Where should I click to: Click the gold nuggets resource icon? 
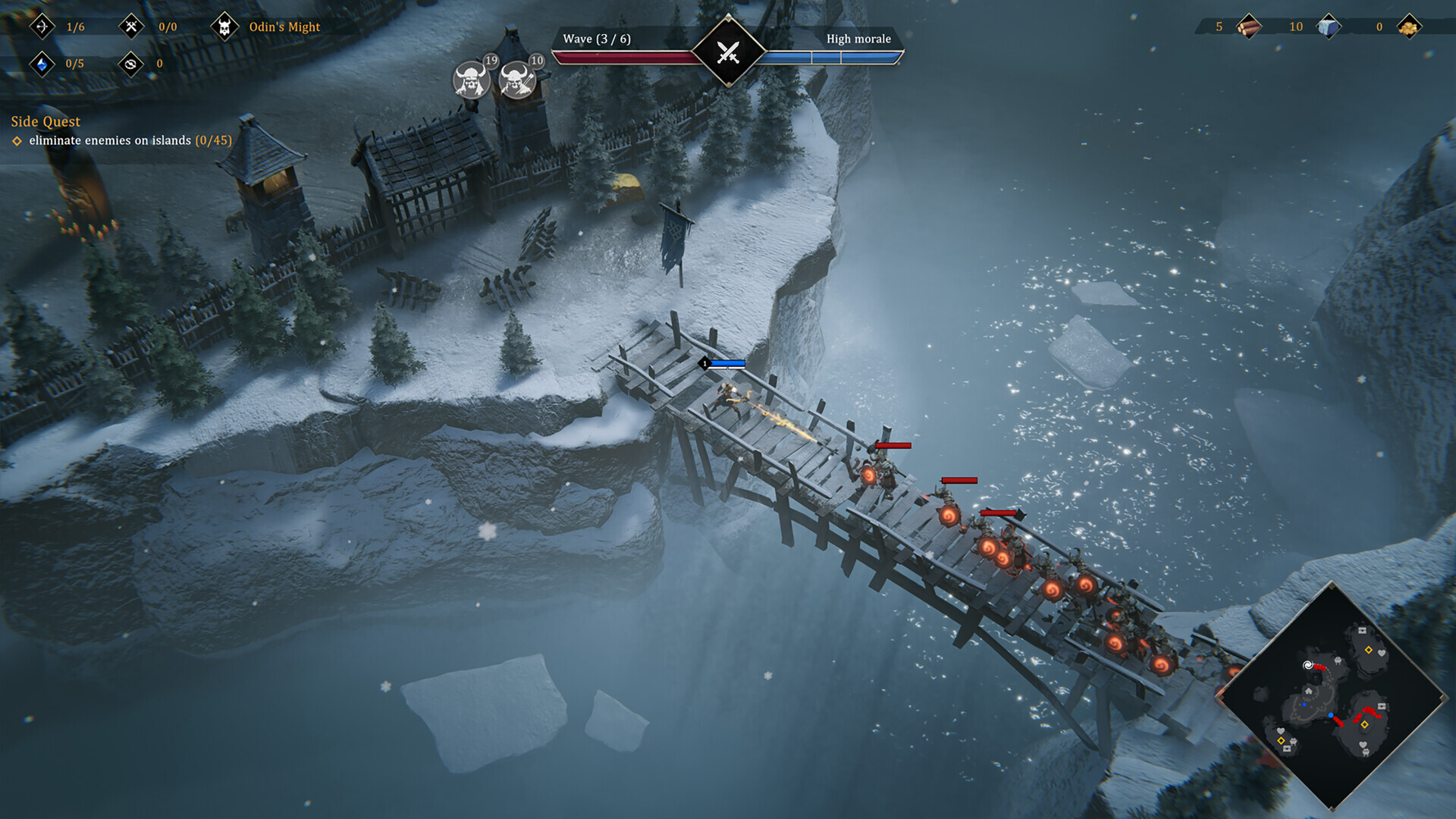click(1409, 27)
